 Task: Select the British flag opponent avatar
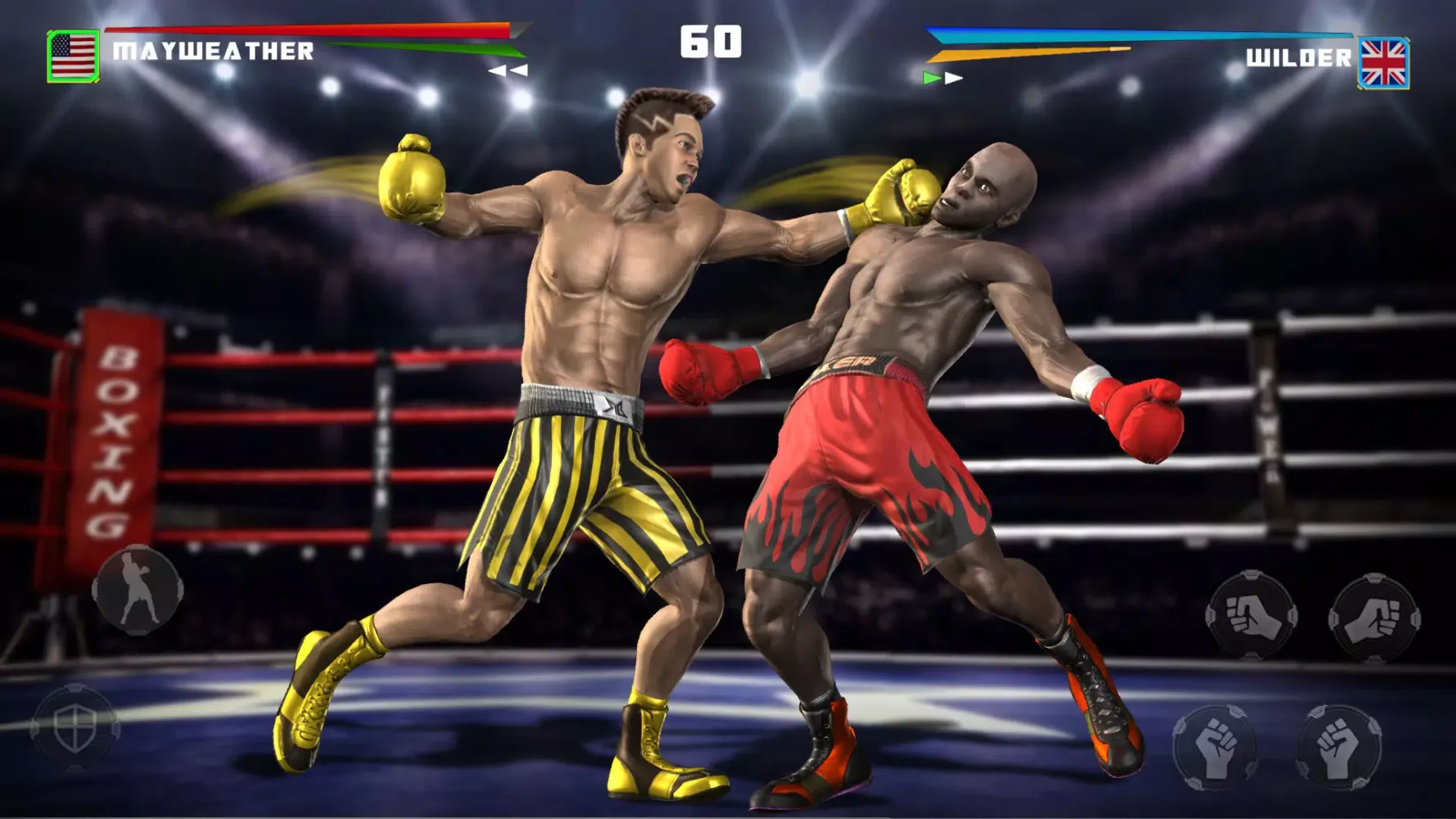[1383, 56]
